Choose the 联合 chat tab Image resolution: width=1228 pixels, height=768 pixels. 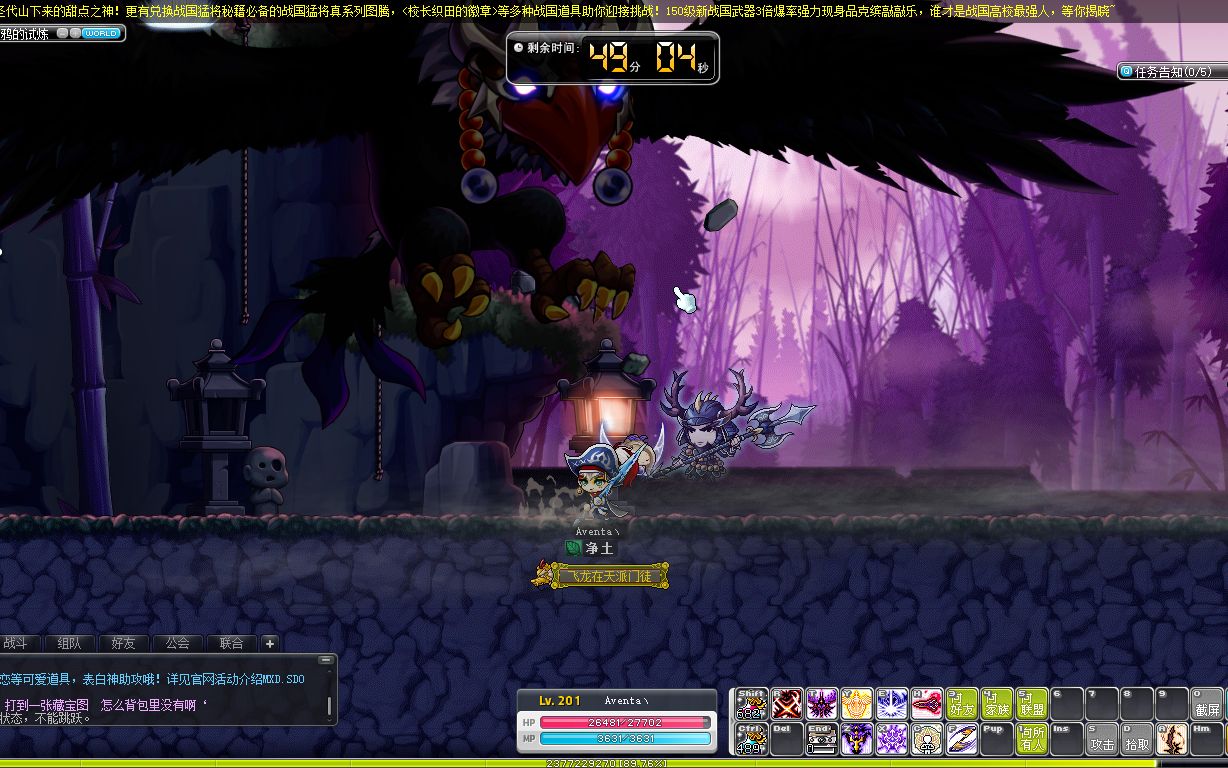[x=231, y=643]
